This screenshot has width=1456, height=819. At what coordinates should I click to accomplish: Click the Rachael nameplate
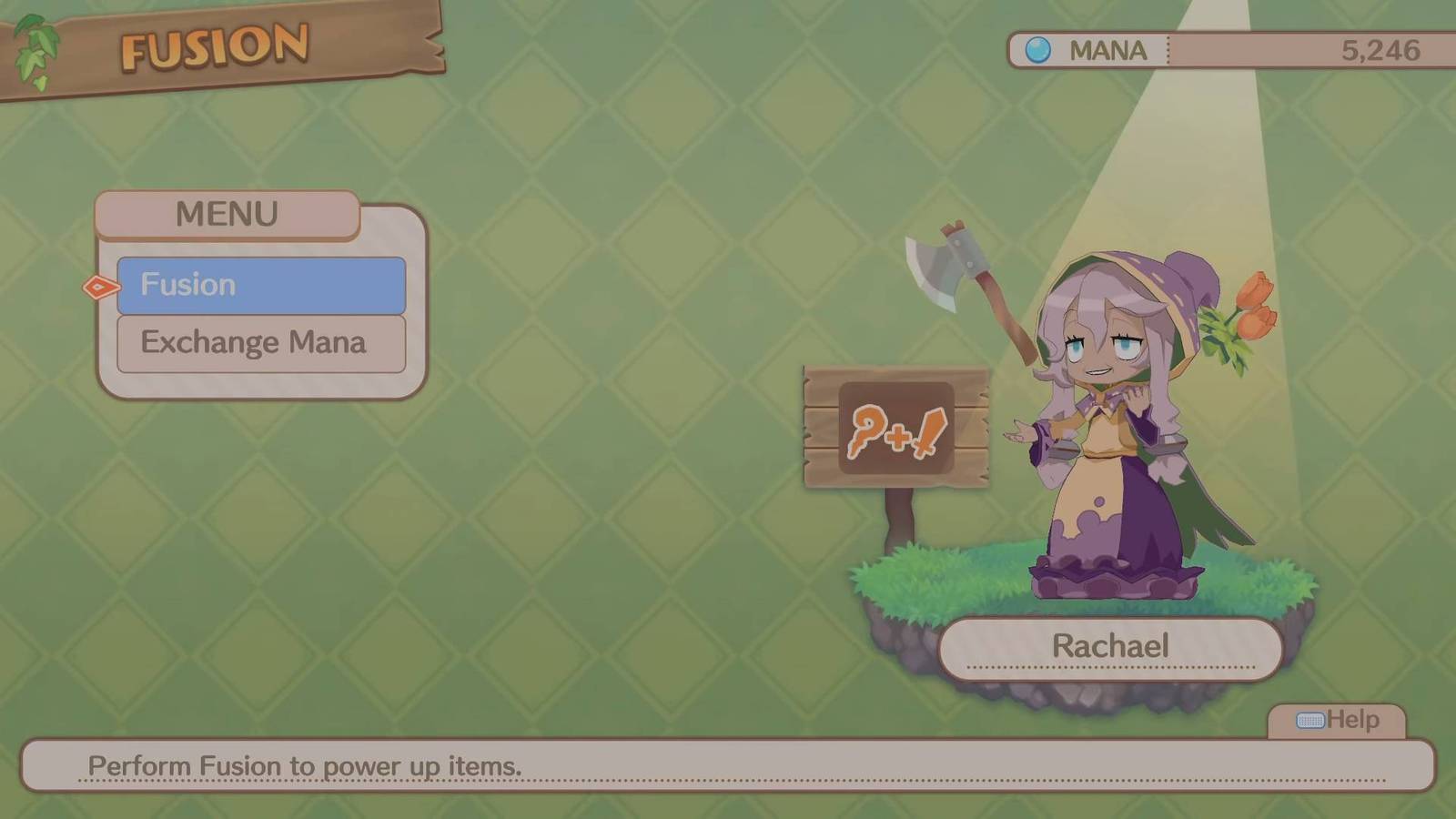[x=1112, y=646]
